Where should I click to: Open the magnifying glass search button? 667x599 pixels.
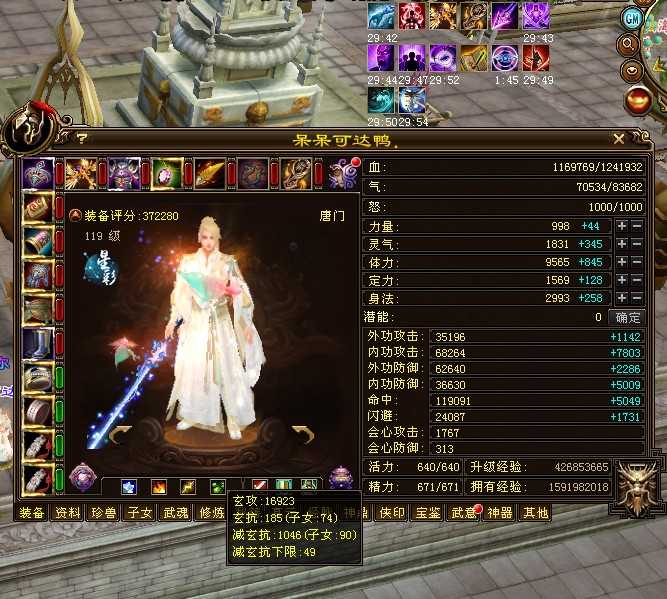pos(631,45)
